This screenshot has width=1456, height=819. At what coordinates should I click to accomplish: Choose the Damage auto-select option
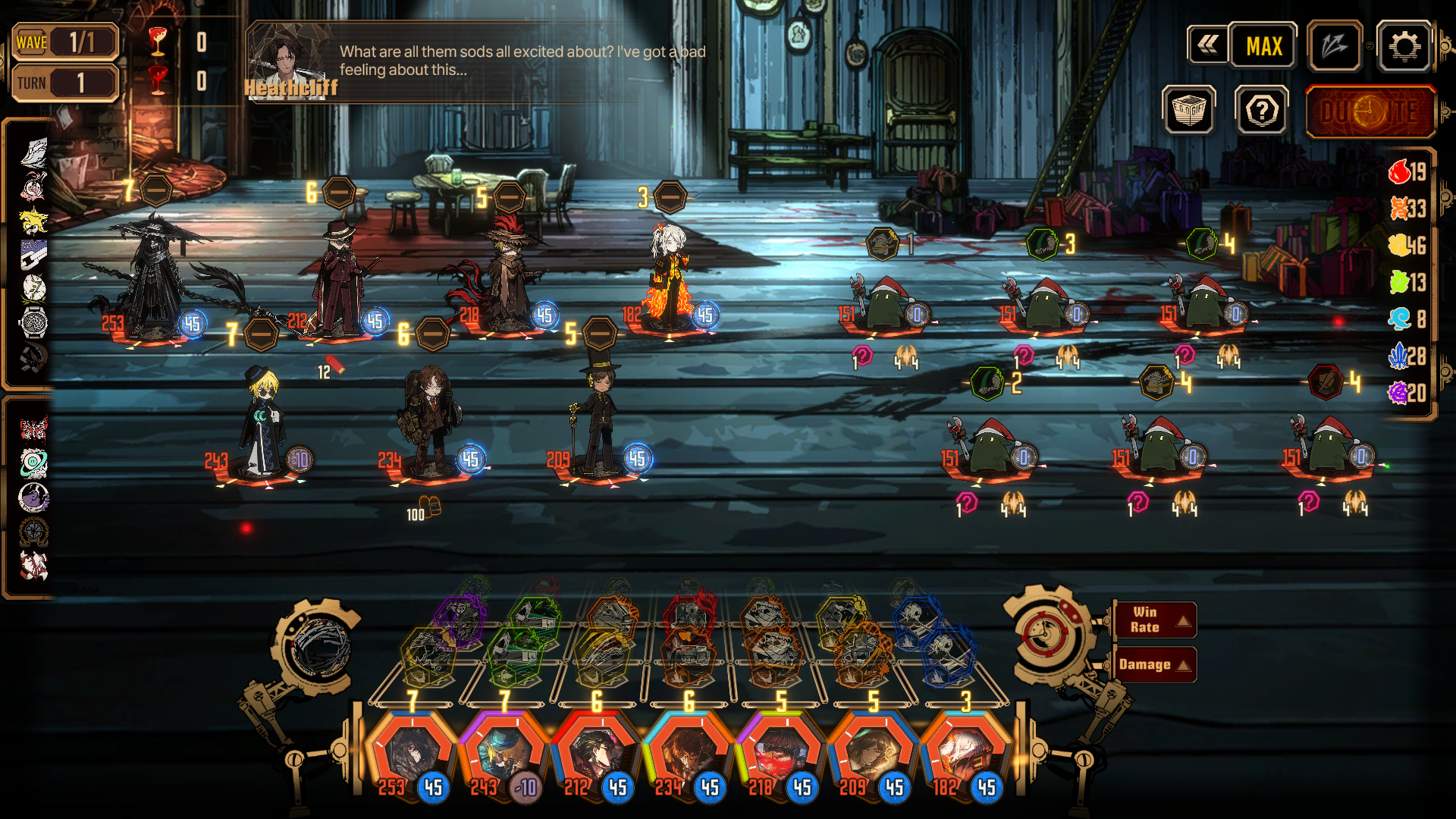click(x=1154, y=665)
